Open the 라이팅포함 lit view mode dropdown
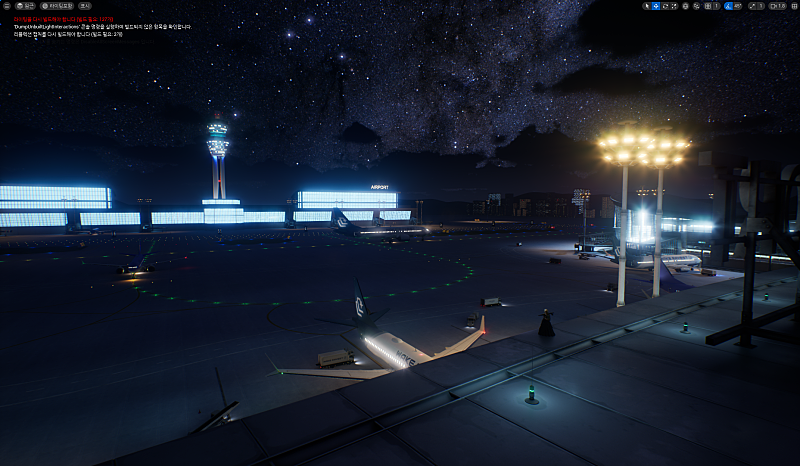Screen dimensions: 800x466 click(57, 6)
